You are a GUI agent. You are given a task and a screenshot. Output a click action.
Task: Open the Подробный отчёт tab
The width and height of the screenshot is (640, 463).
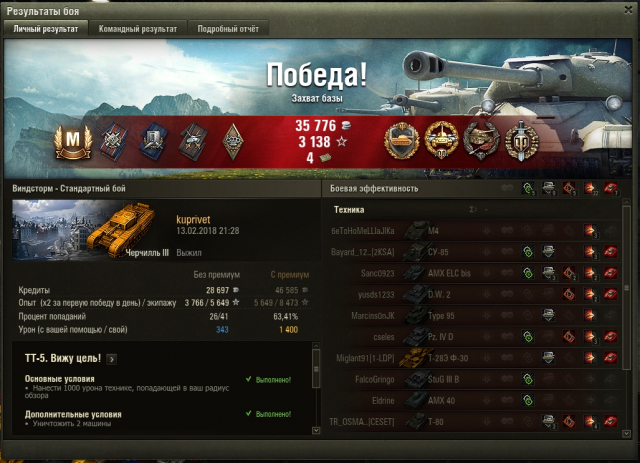pyautogui.click(x=226, y=29)
